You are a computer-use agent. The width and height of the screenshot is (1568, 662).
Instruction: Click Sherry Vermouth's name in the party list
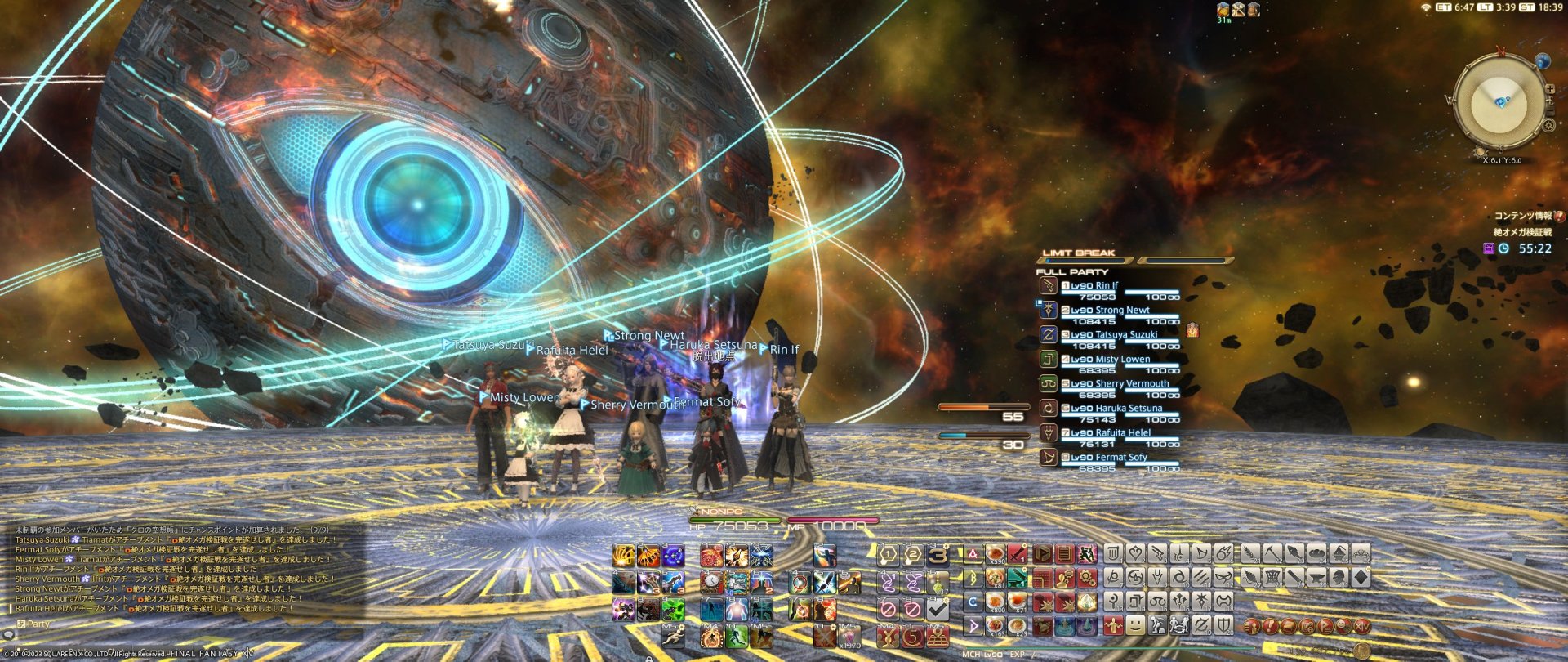coord(1127,382)
